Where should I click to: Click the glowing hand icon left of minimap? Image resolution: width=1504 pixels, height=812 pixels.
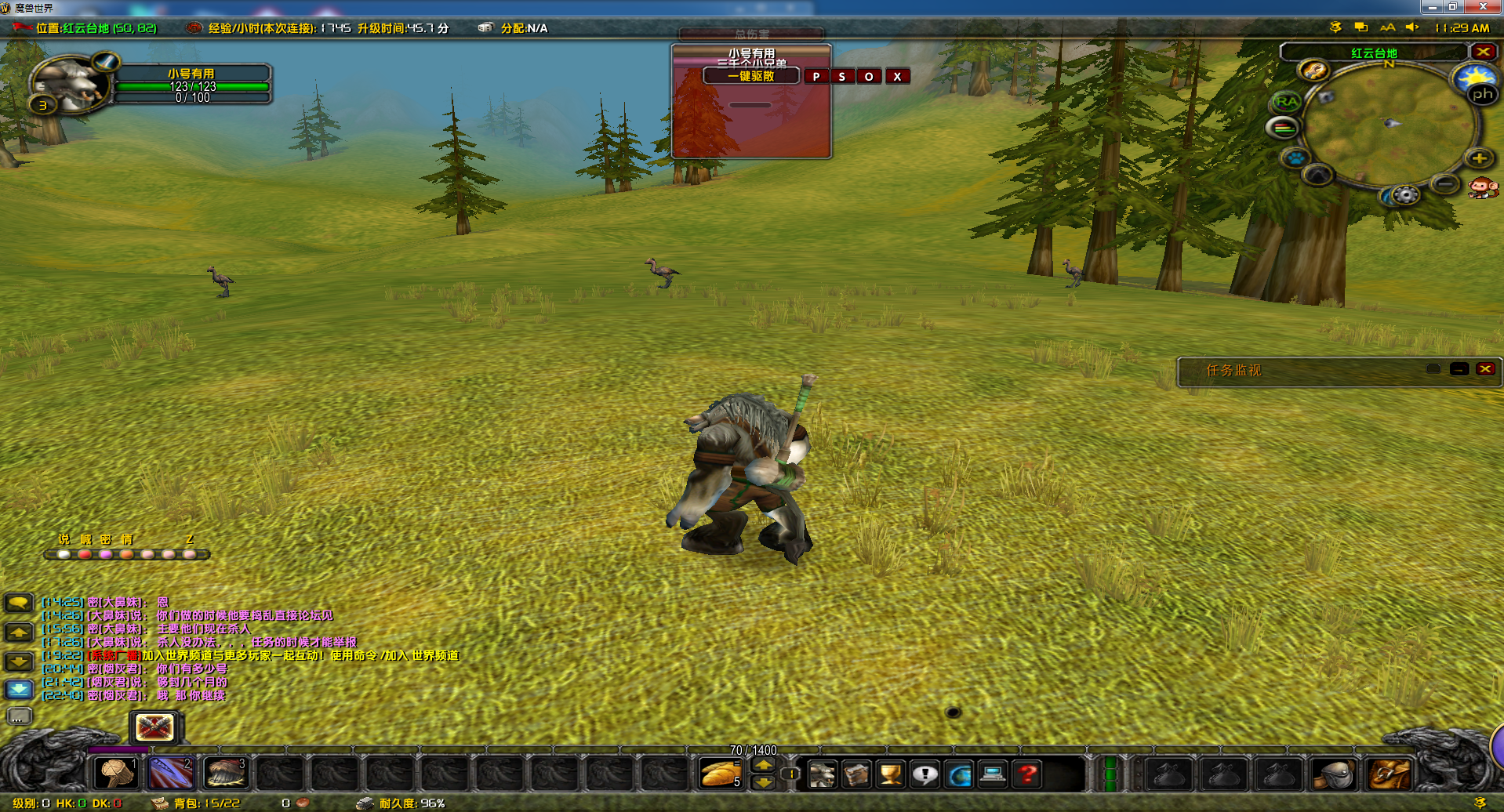point(1314,71)
